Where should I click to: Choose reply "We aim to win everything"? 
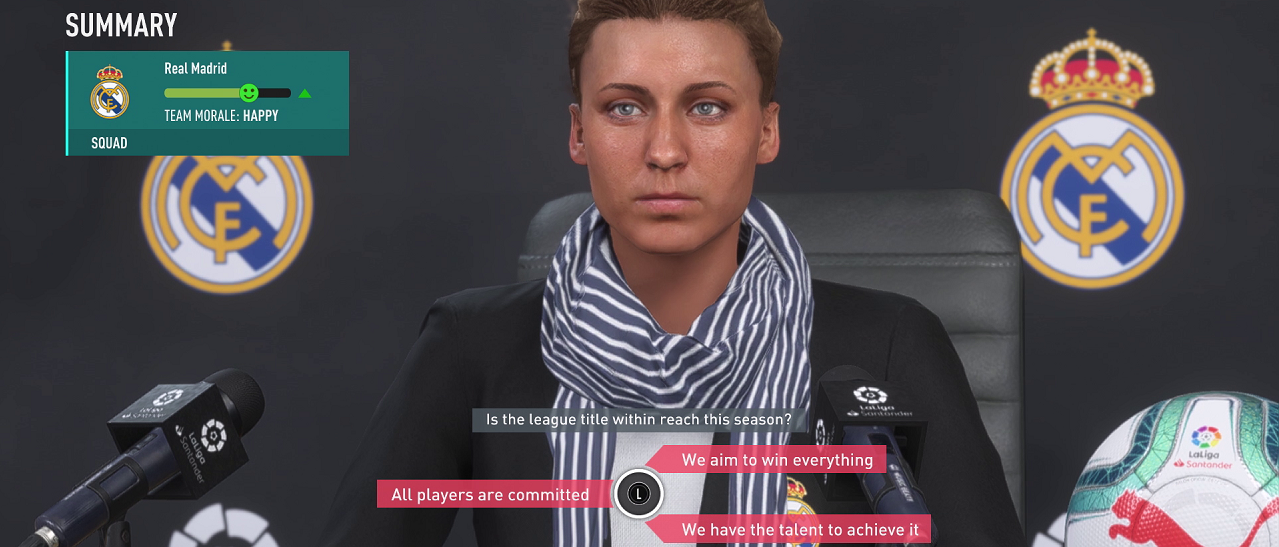[x=777, y=460]
